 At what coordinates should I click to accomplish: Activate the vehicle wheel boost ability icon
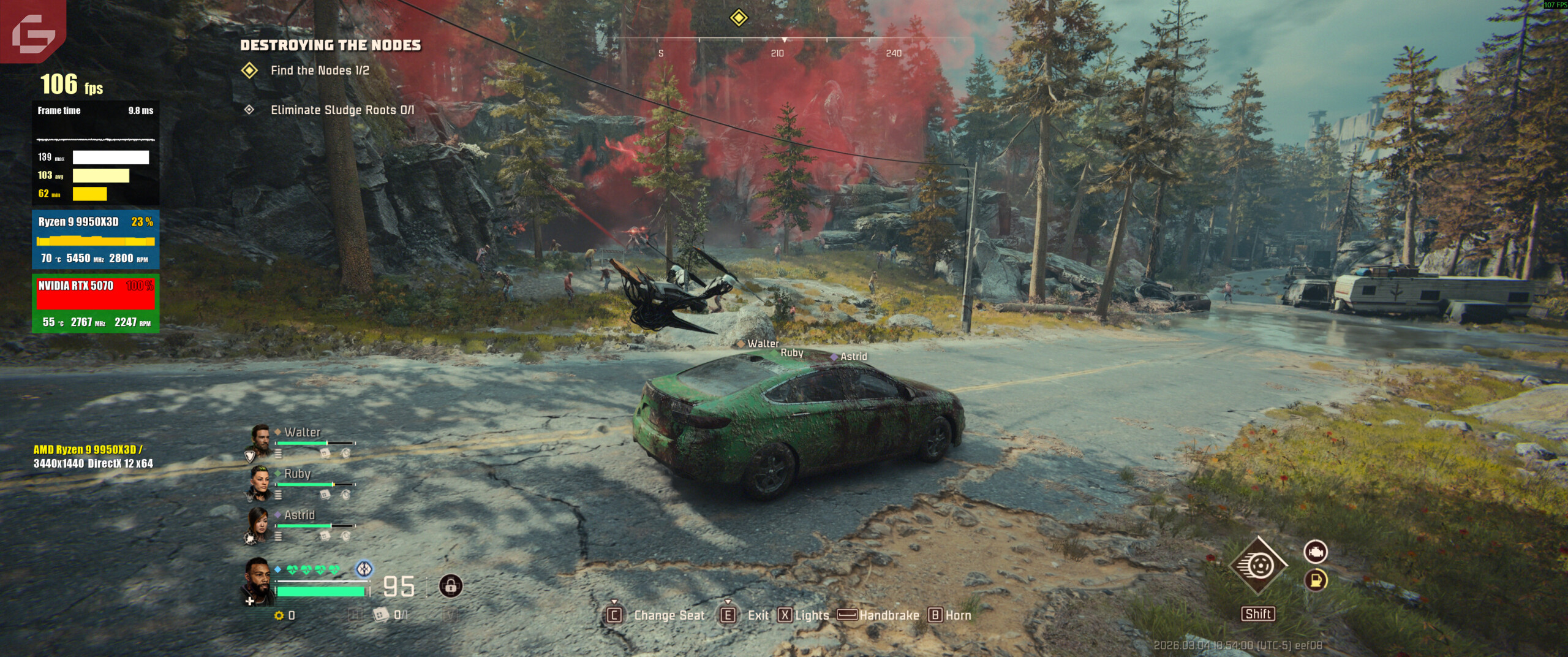pos(1258,566)
